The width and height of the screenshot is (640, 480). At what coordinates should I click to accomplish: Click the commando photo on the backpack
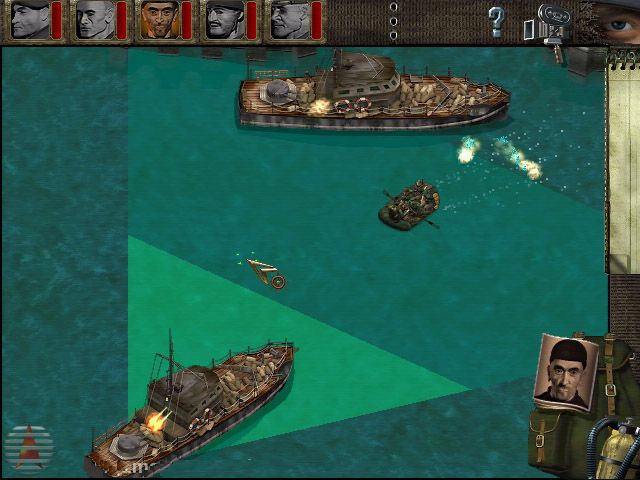566,371
